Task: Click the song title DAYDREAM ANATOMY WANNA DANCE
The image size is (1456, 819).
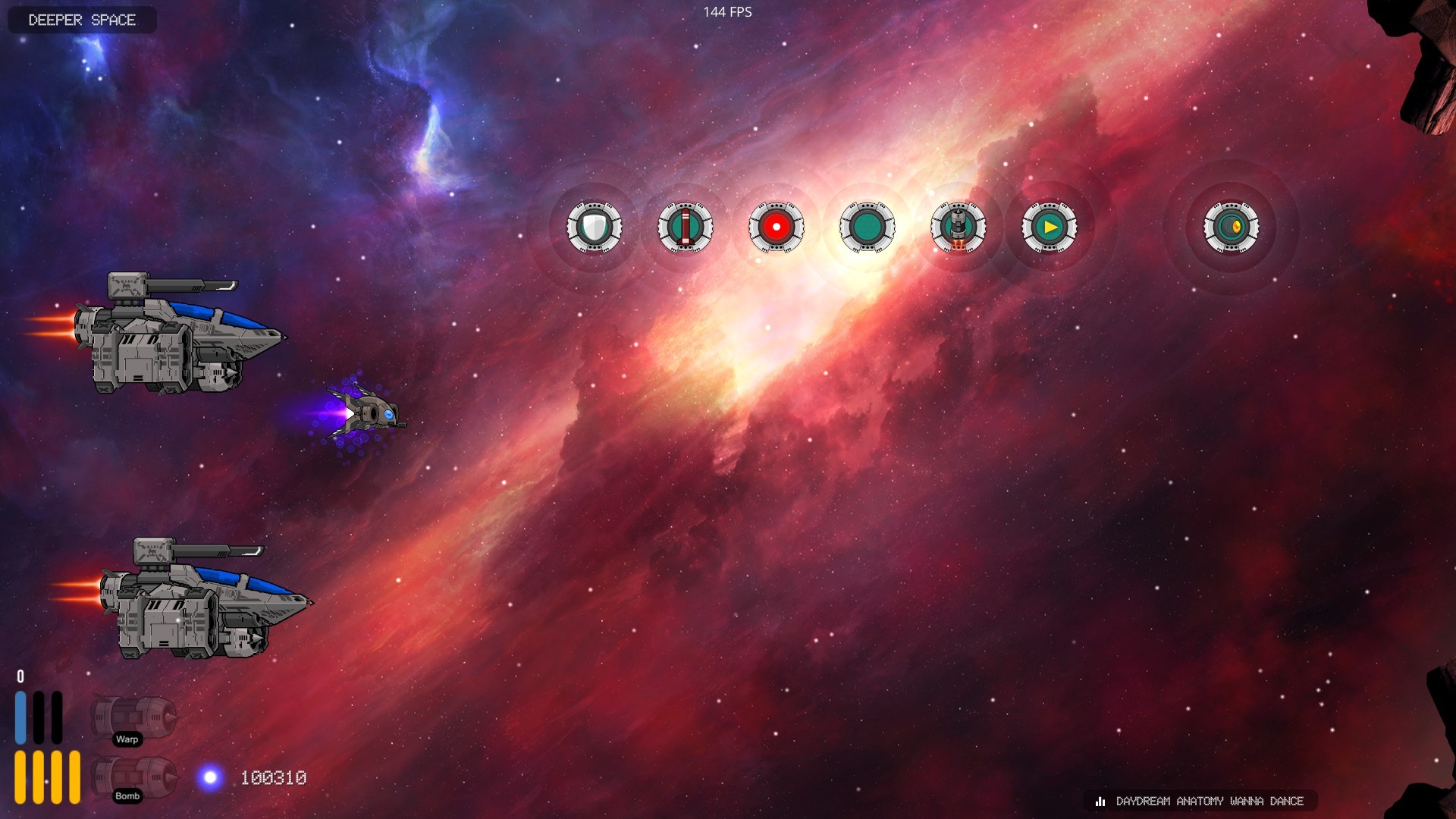Action: [x=1210, y=801]
